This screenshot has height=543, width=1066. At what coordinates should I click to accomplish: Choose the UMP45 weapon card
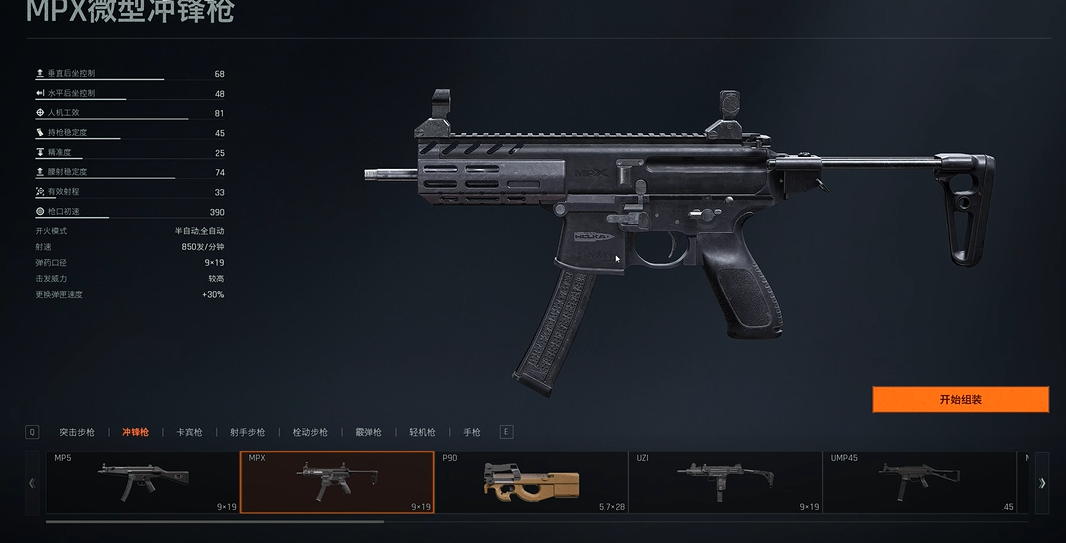tap(919, 482)
